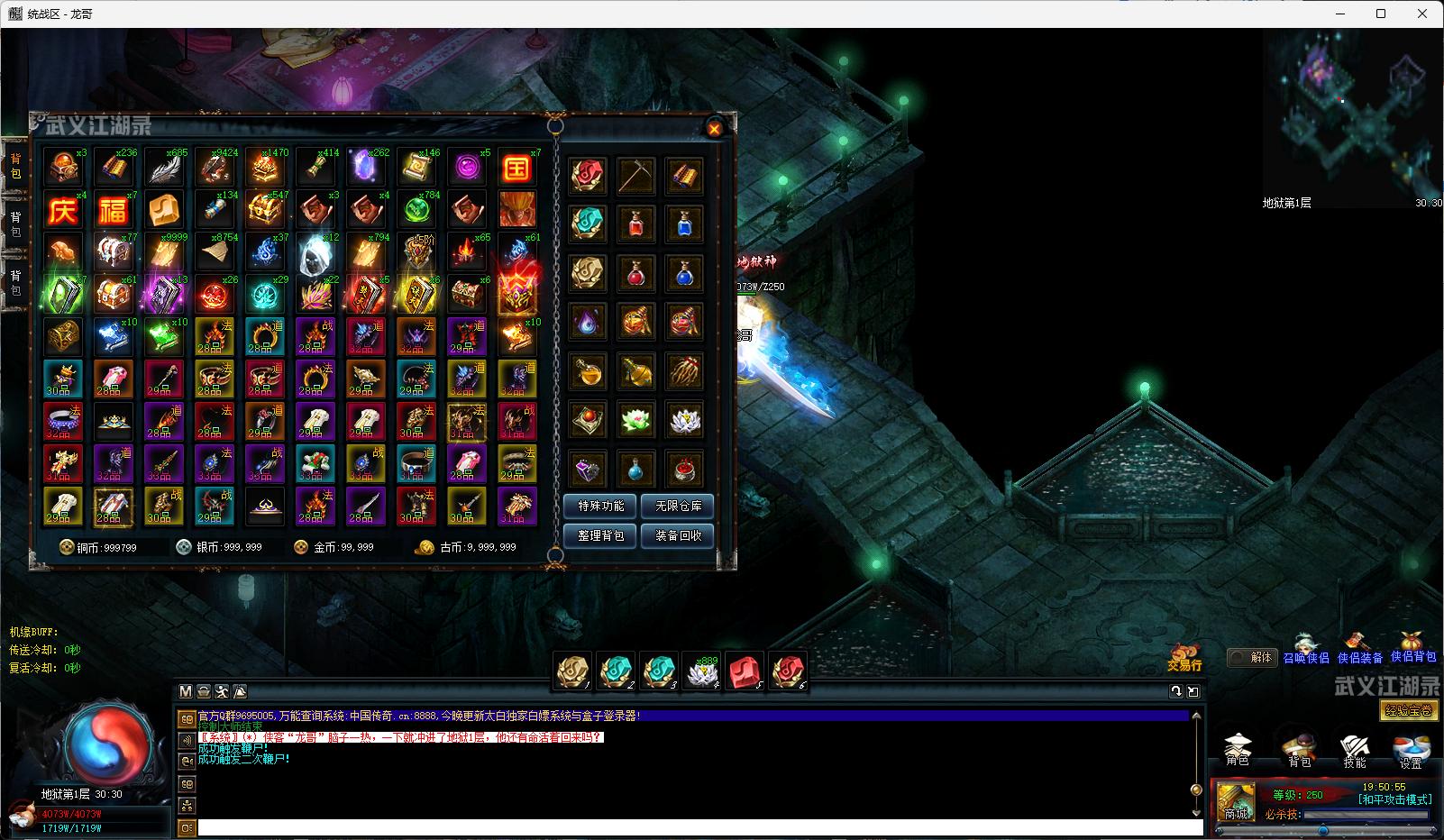1444x840 pixels.
Task: Select the purple crystal item with x262
Action: point(366,169)
